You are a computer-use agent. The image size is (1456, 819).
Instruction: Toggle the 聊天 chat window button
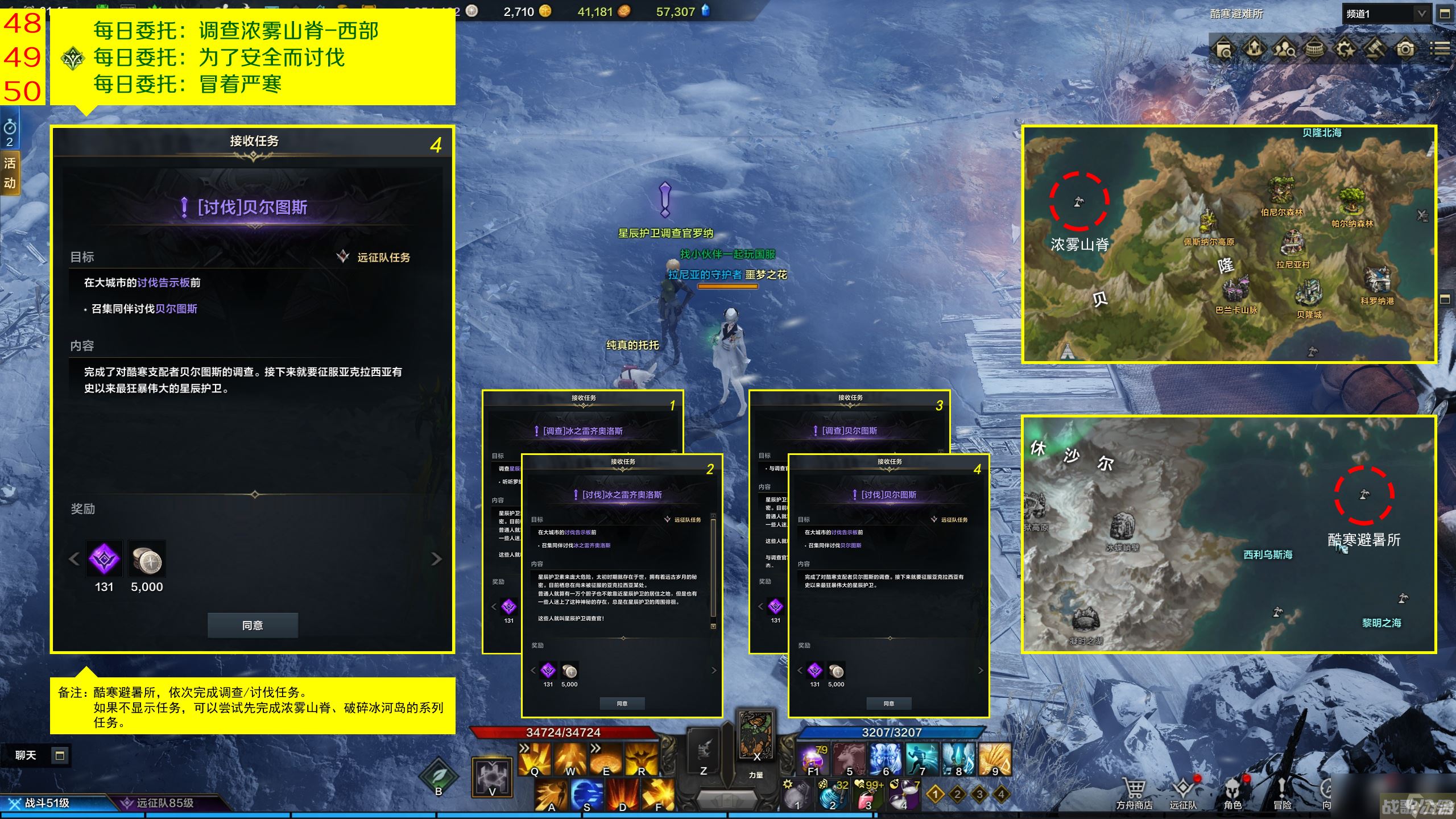click(59, 755)
